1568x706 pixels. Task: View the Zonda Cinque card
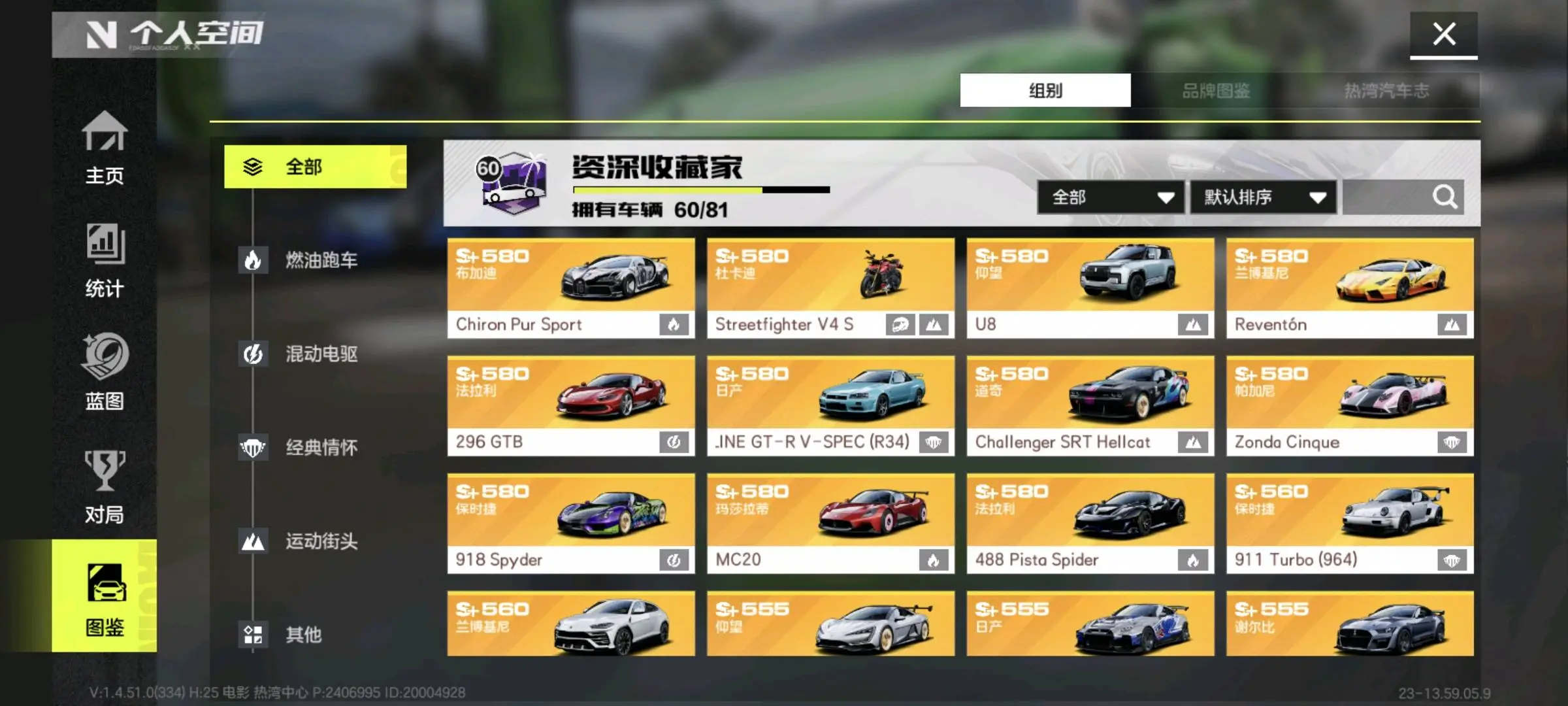(x=1349, y=405)
